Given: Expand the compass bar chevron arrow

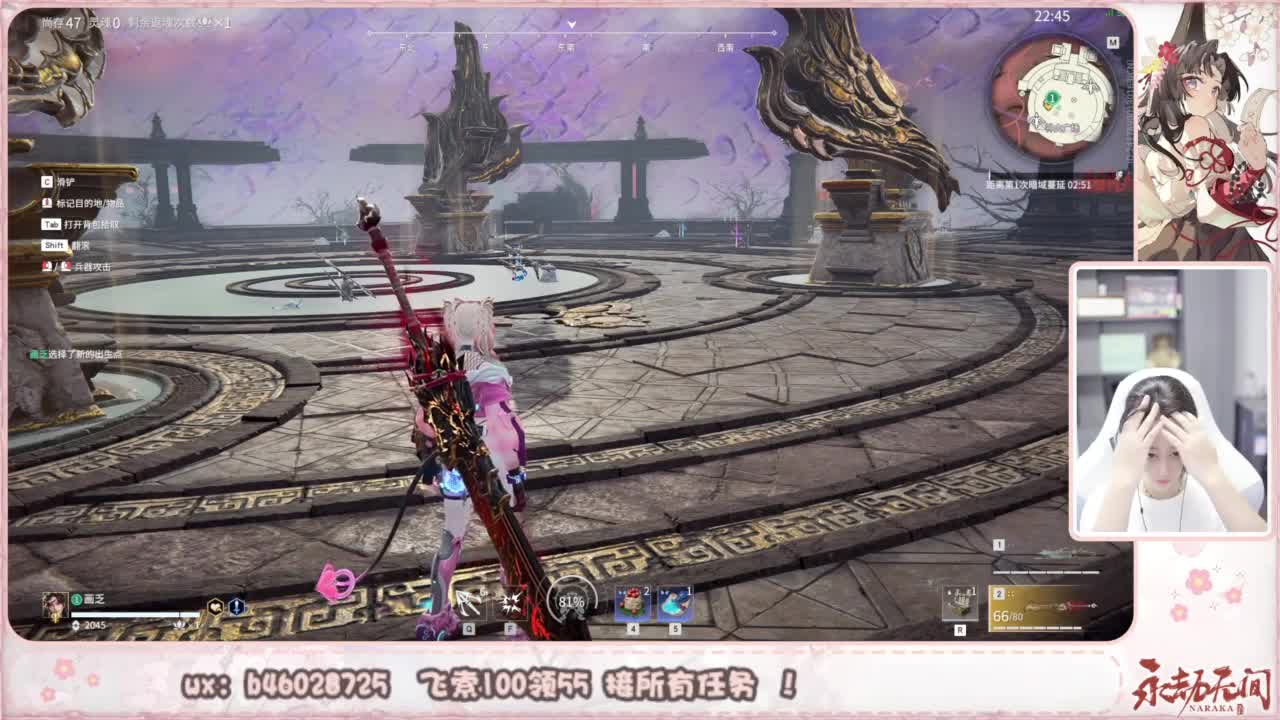Looking at the screenshot, I should pos(572,21).
